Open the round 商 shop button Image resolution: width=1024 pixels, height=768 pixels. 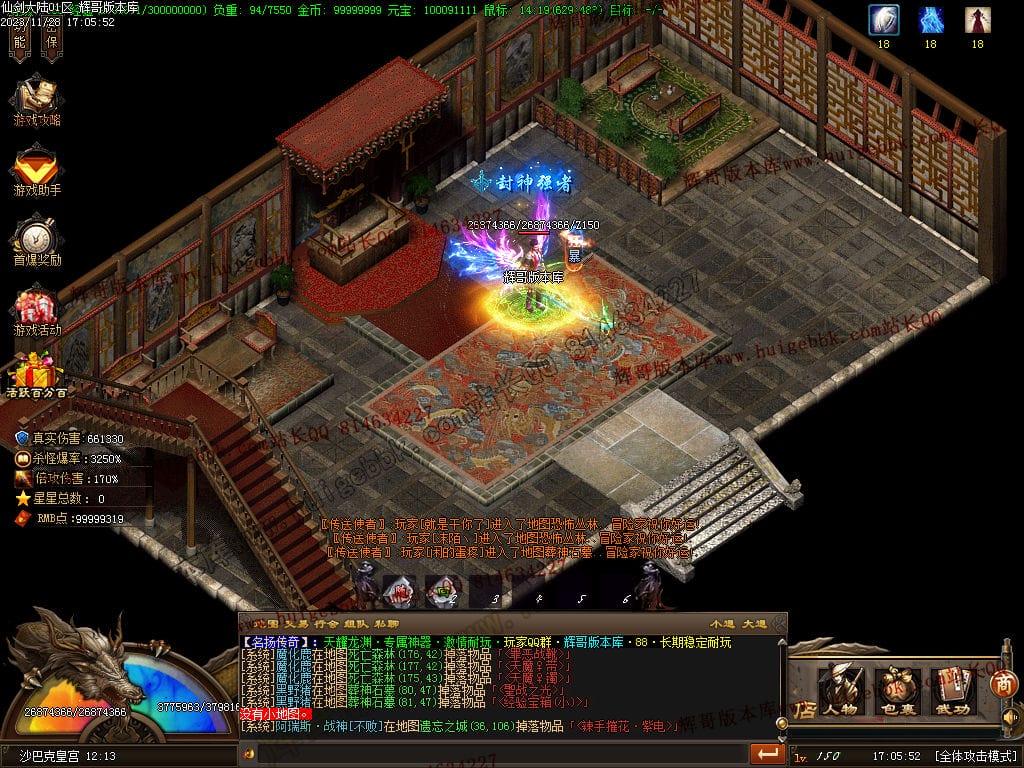point(1004,684)
